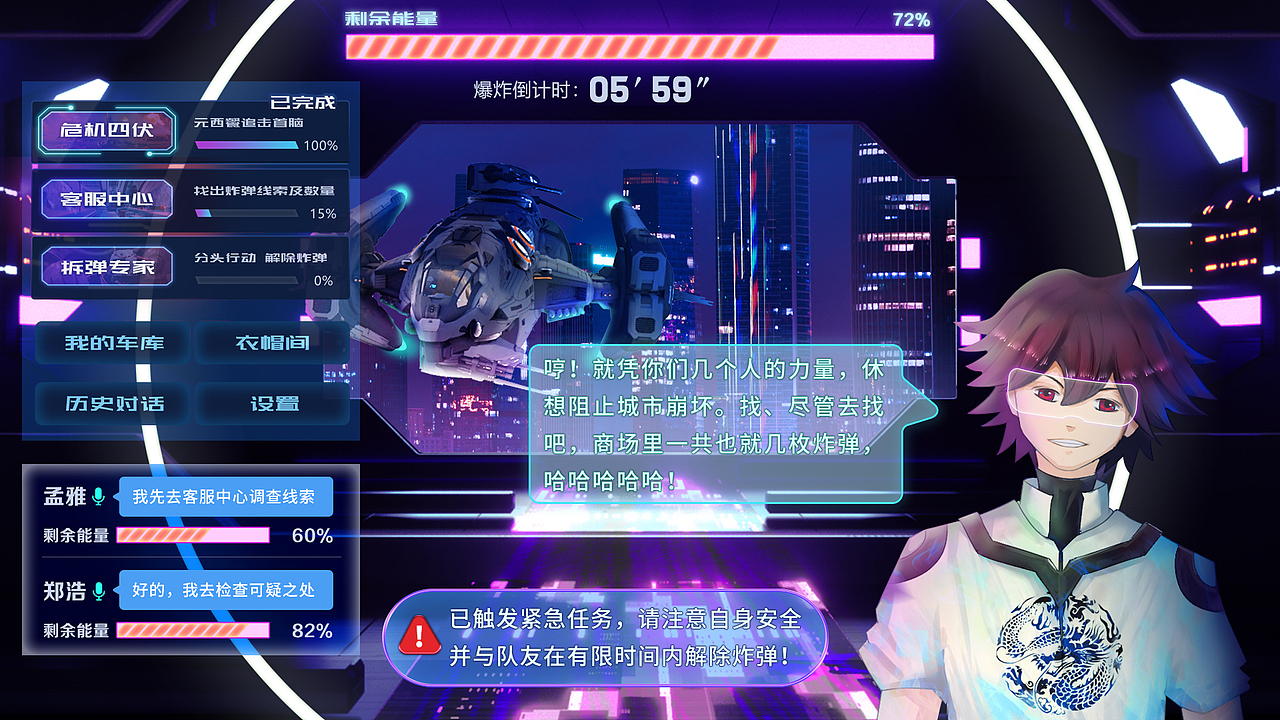Select the 危机四伏 mission tab

coord(106,131)
